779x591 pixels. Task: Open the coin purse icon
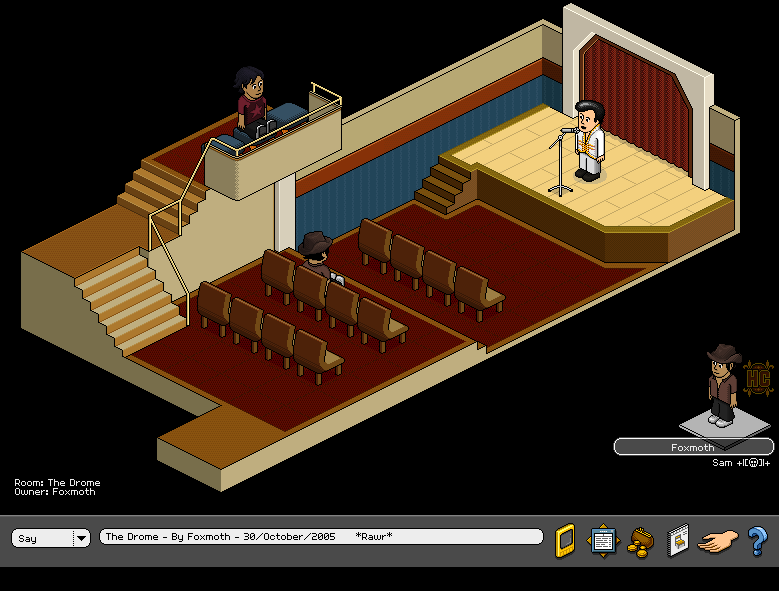click(x=640, y=542)
